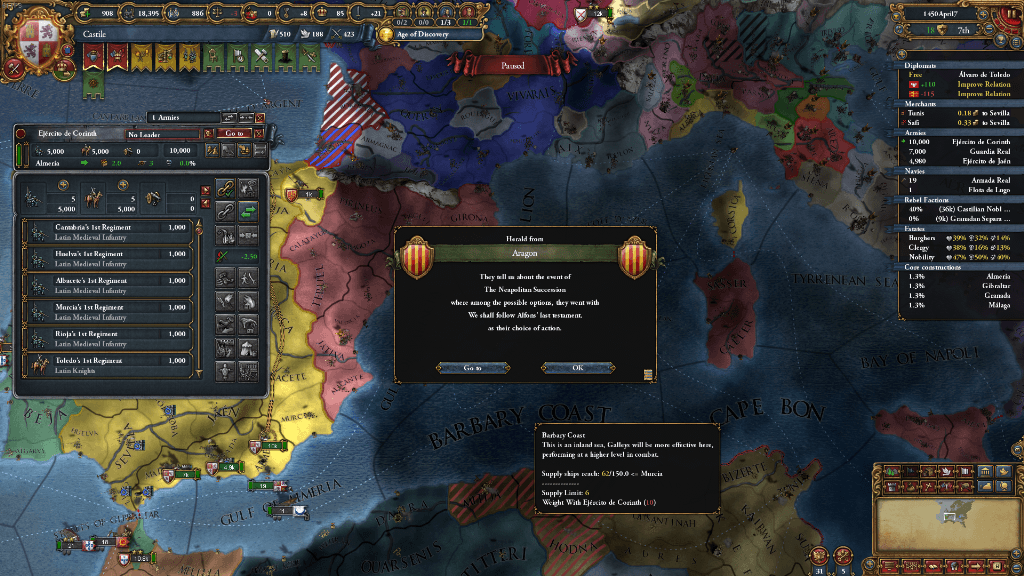The image size is (1024, 576).
Task: Assign a leader in the No Leader field
Action: click(160, 133)
